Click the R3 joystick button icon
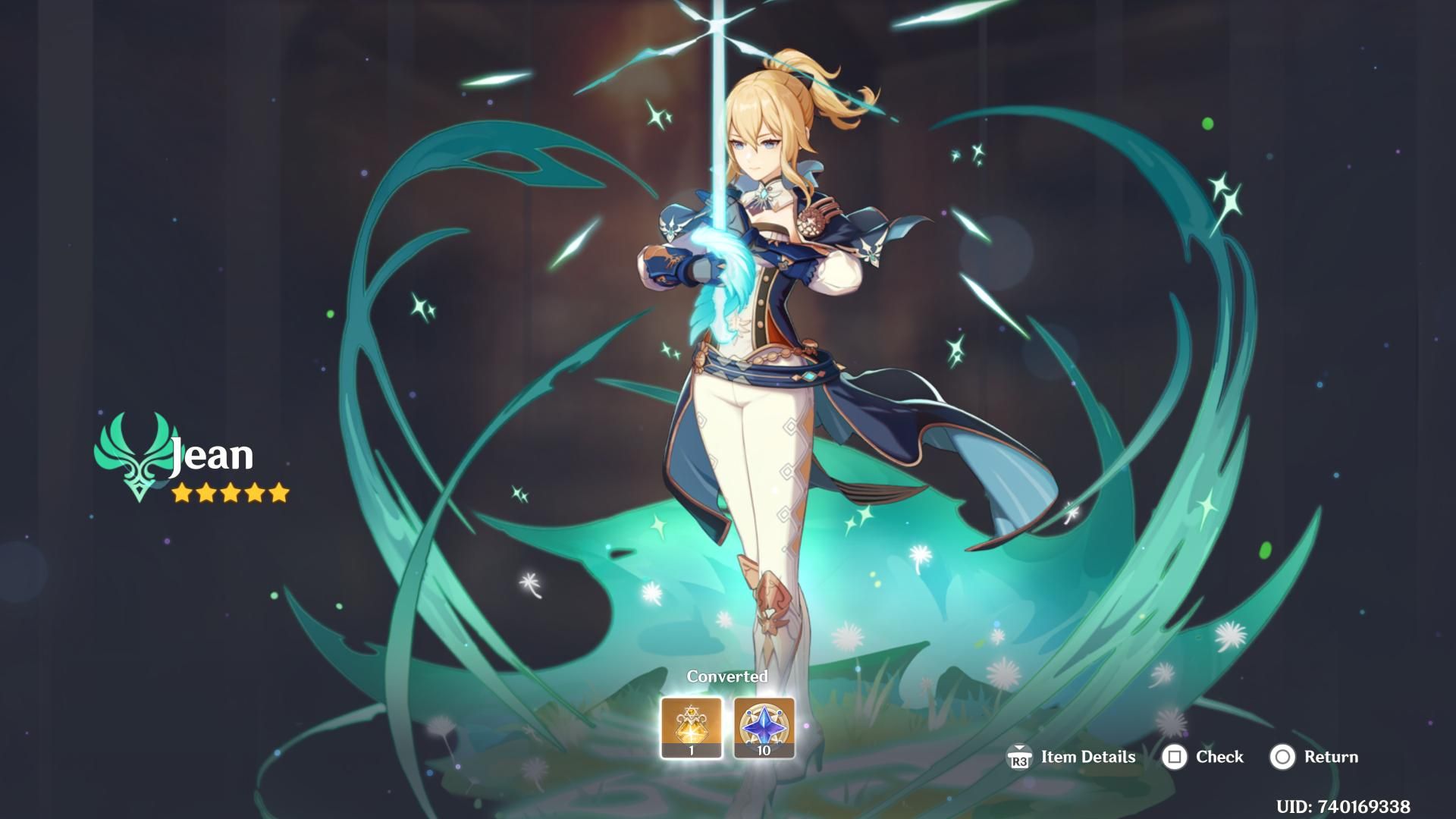 pyautogui.click(x=1021, y=758)
